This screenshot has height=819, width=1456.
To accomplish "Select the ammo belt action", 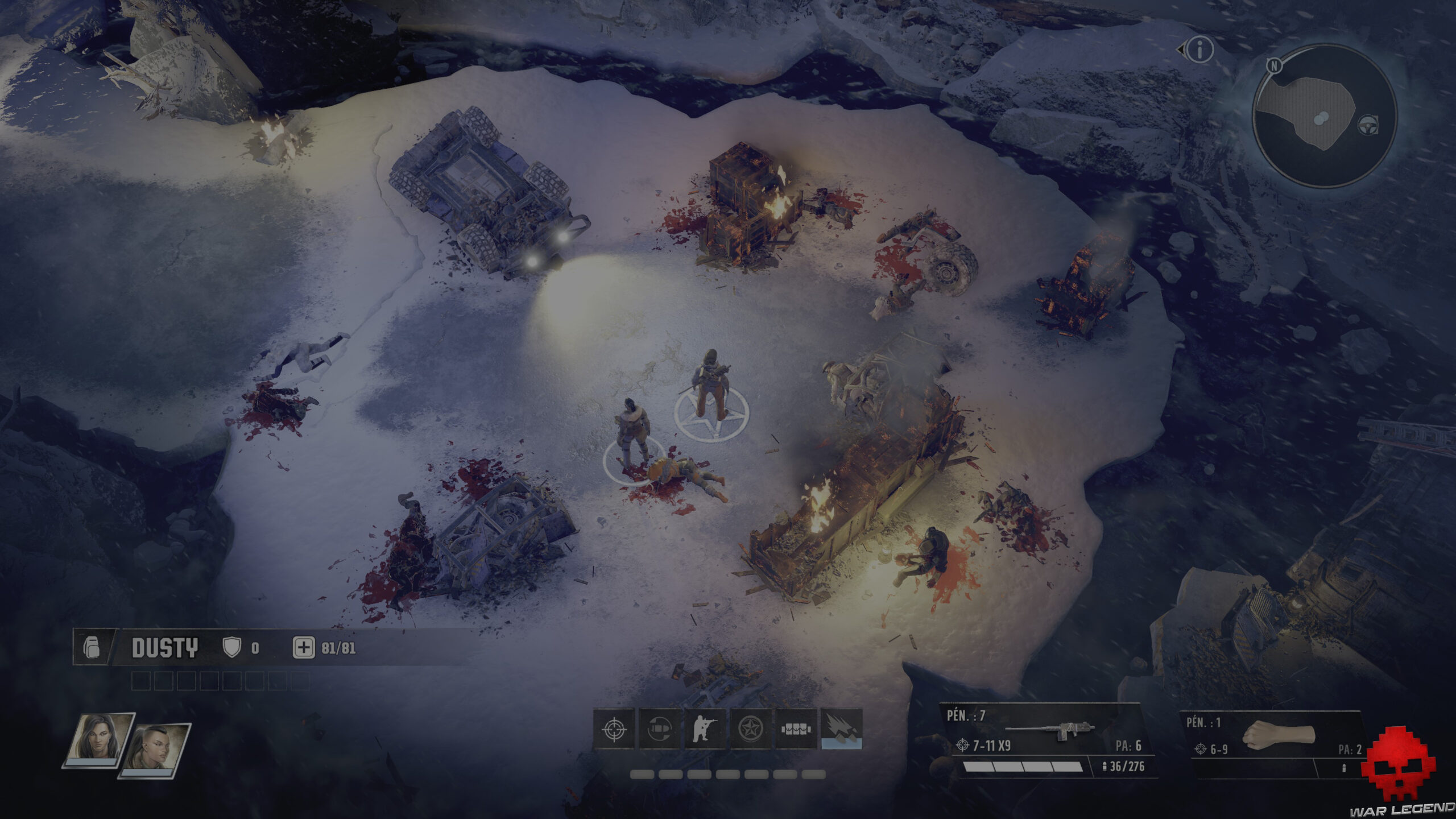I will [x=796, y=729].
